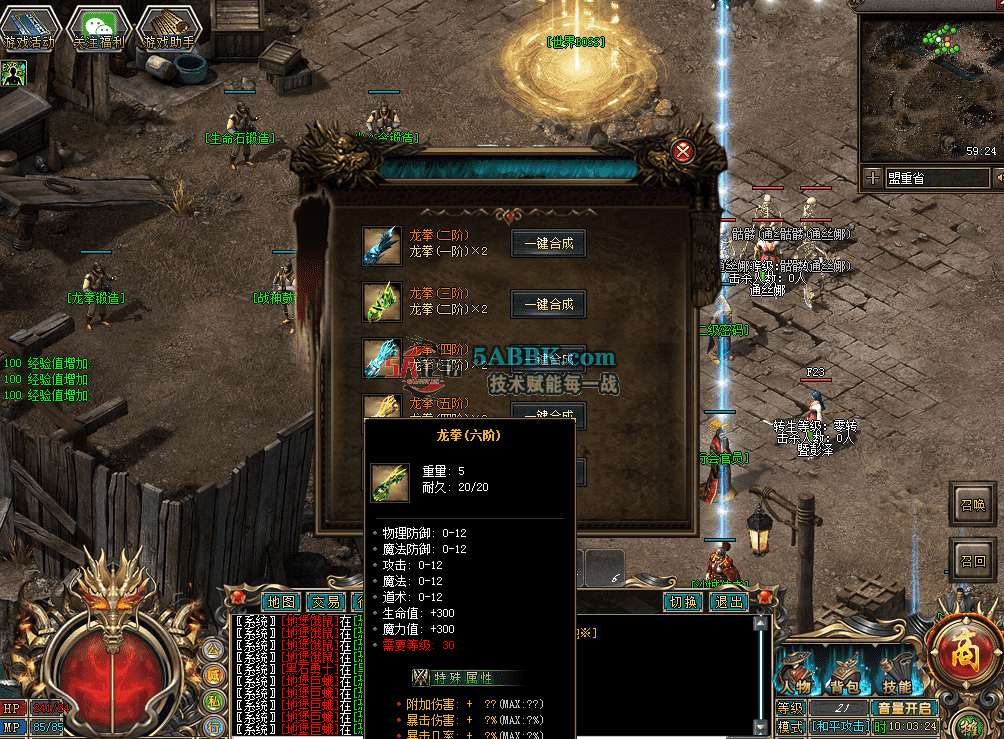
Task: Open the 交易 trade button
Action: coord(326,602)
